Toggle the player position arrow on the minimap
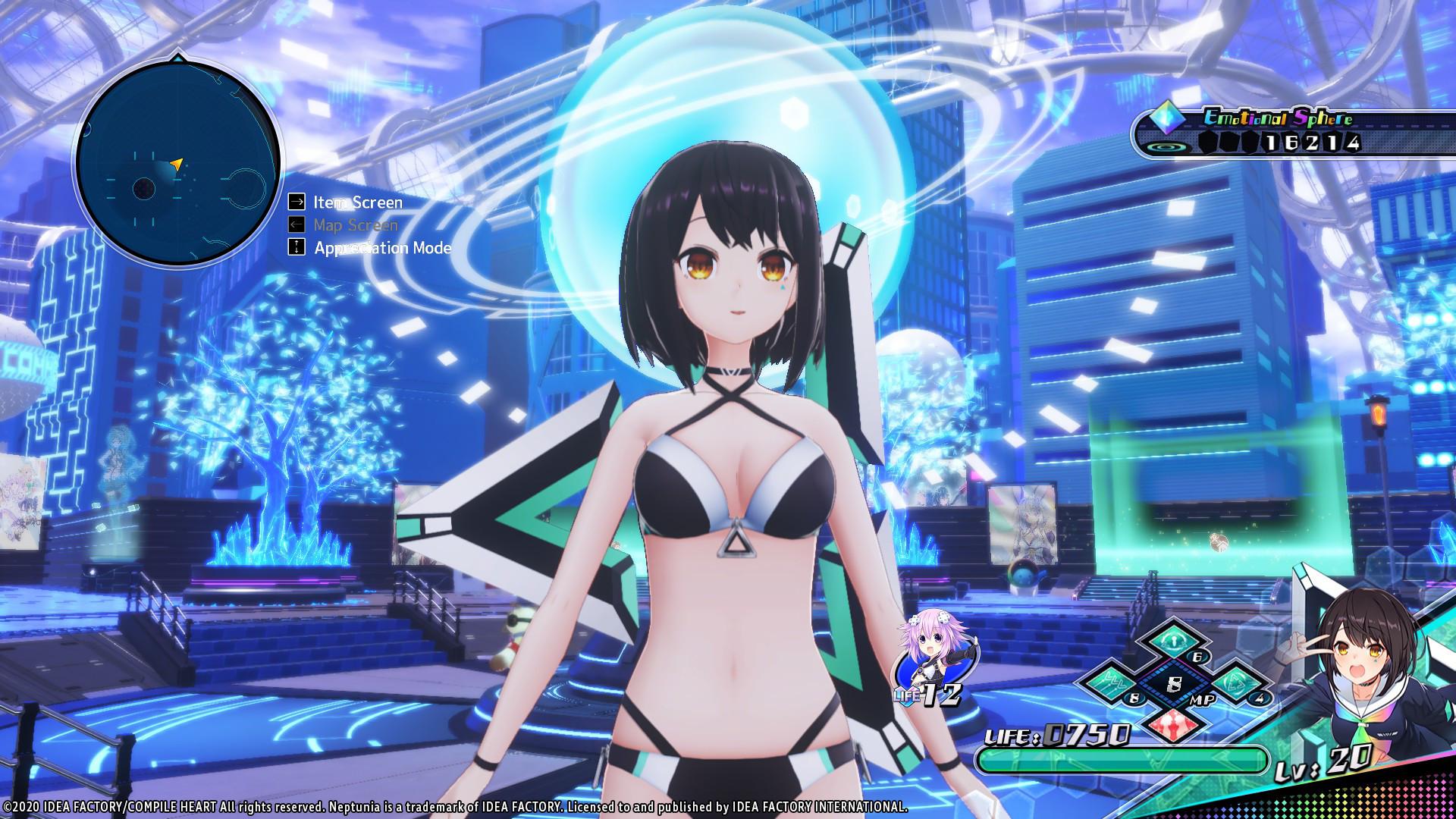The width and height of the screenshot is (1456, 819). point(177,162)
